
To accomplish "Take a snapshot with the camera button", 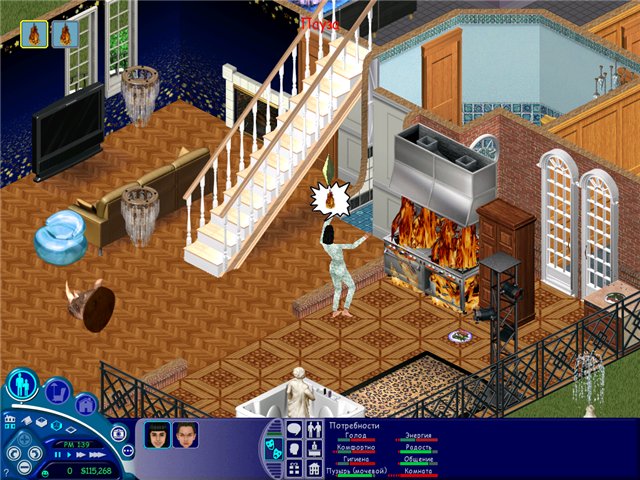I will [118, 434].
